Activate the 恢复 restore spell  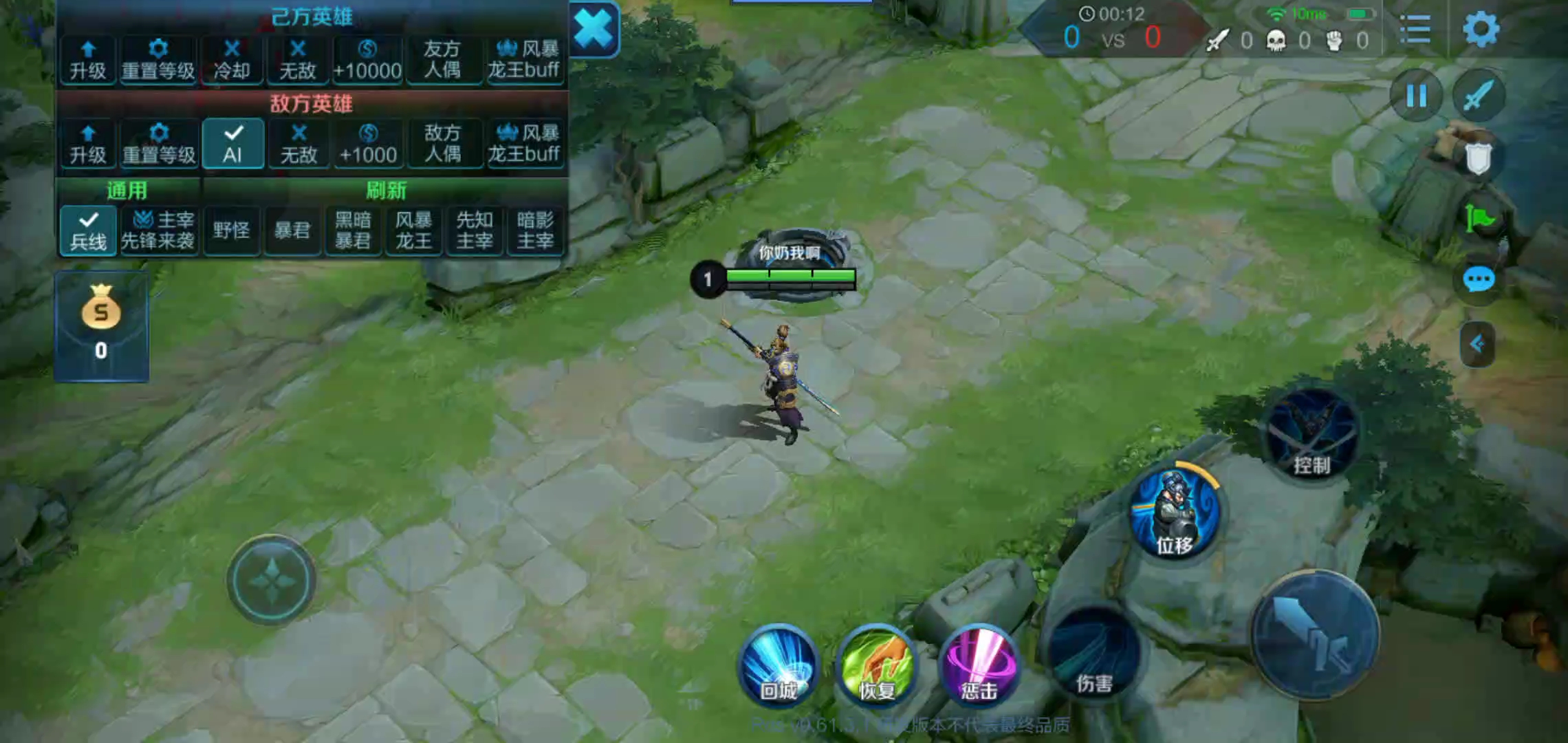878,665
